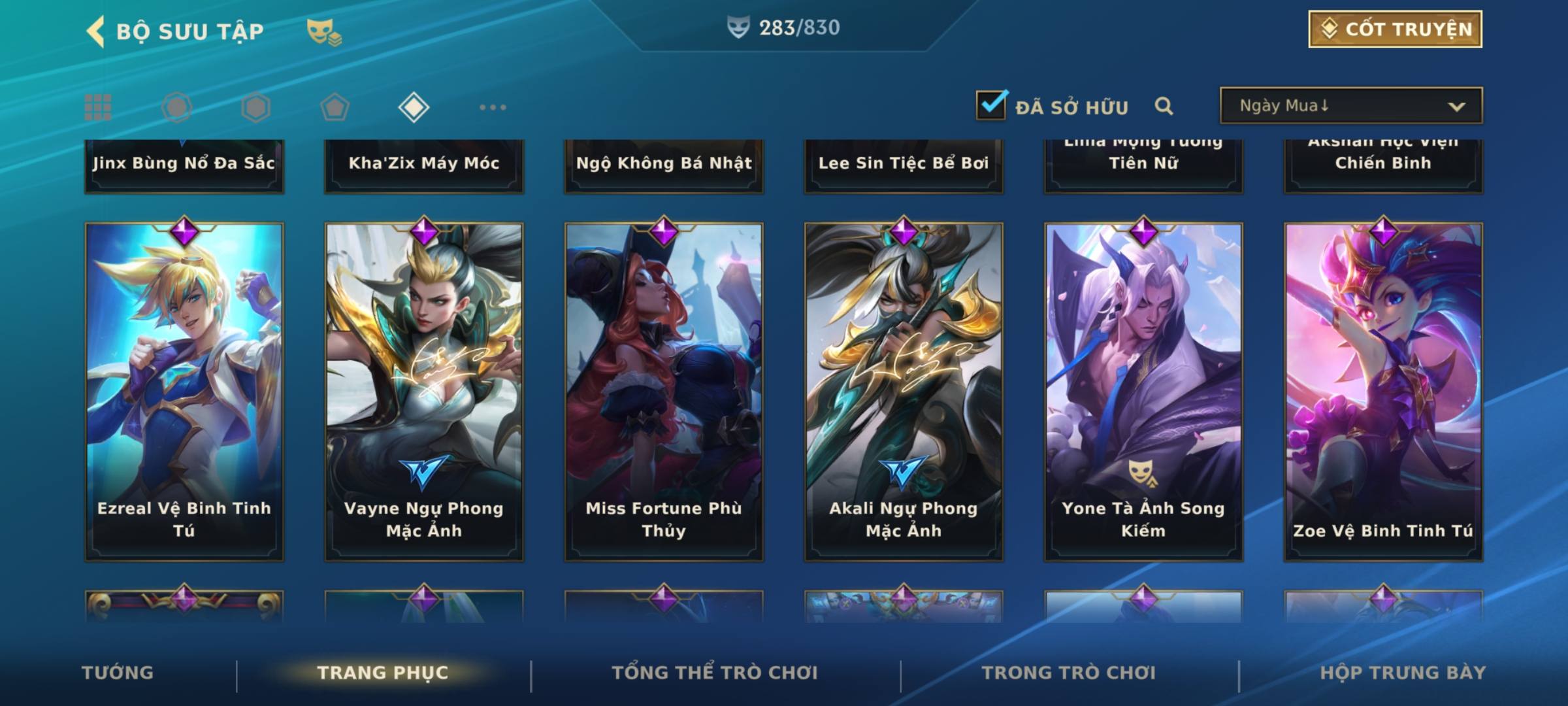1568x706 pixels.
Task: Choose Miss Fortune Phù Thủy skin card
Action: pyautogui.click(x=664, y=391)
